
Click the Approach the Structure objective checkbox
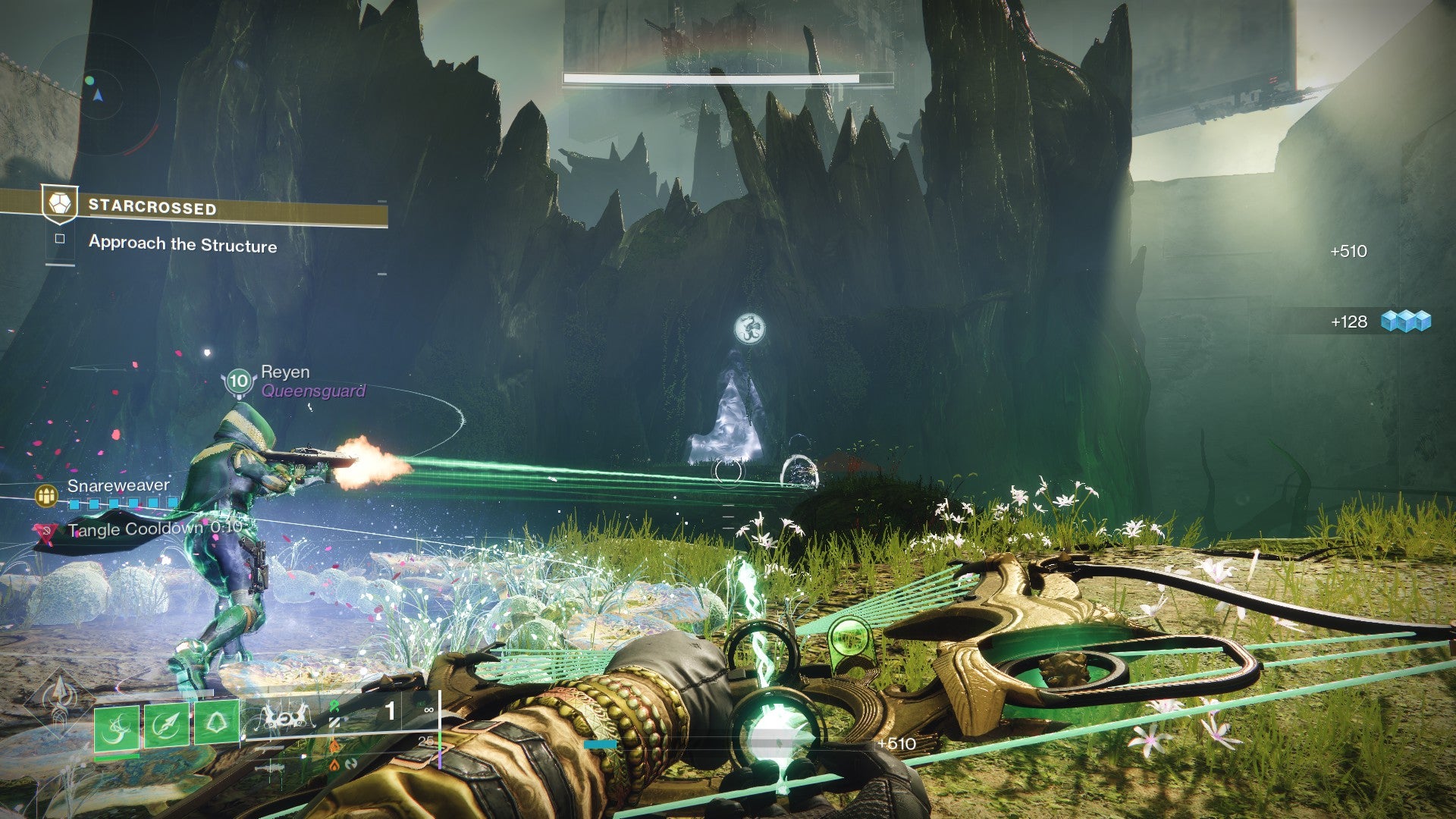(60, 239)
